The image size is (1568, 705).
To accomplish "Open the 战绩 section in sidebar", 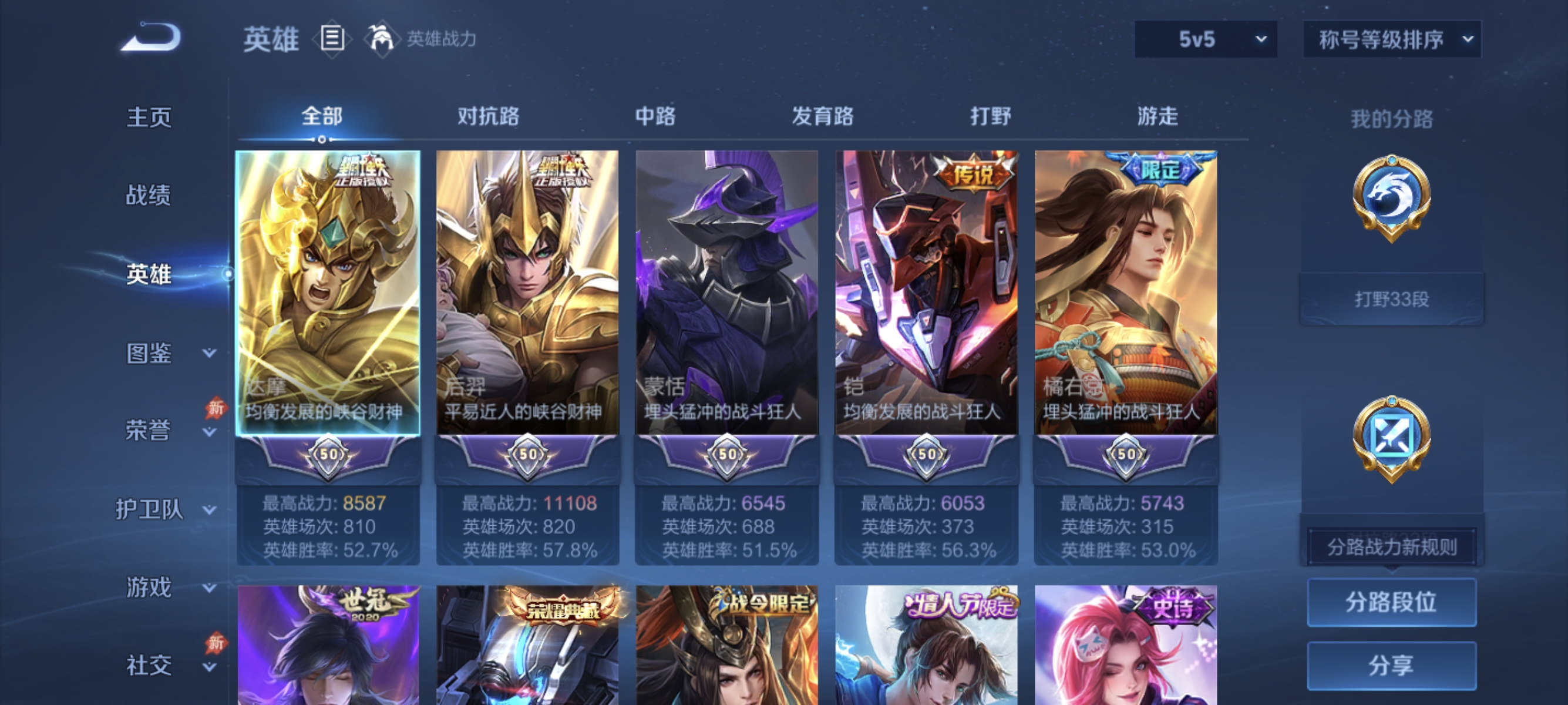I will pyautogui.click(x=148, y=196).
